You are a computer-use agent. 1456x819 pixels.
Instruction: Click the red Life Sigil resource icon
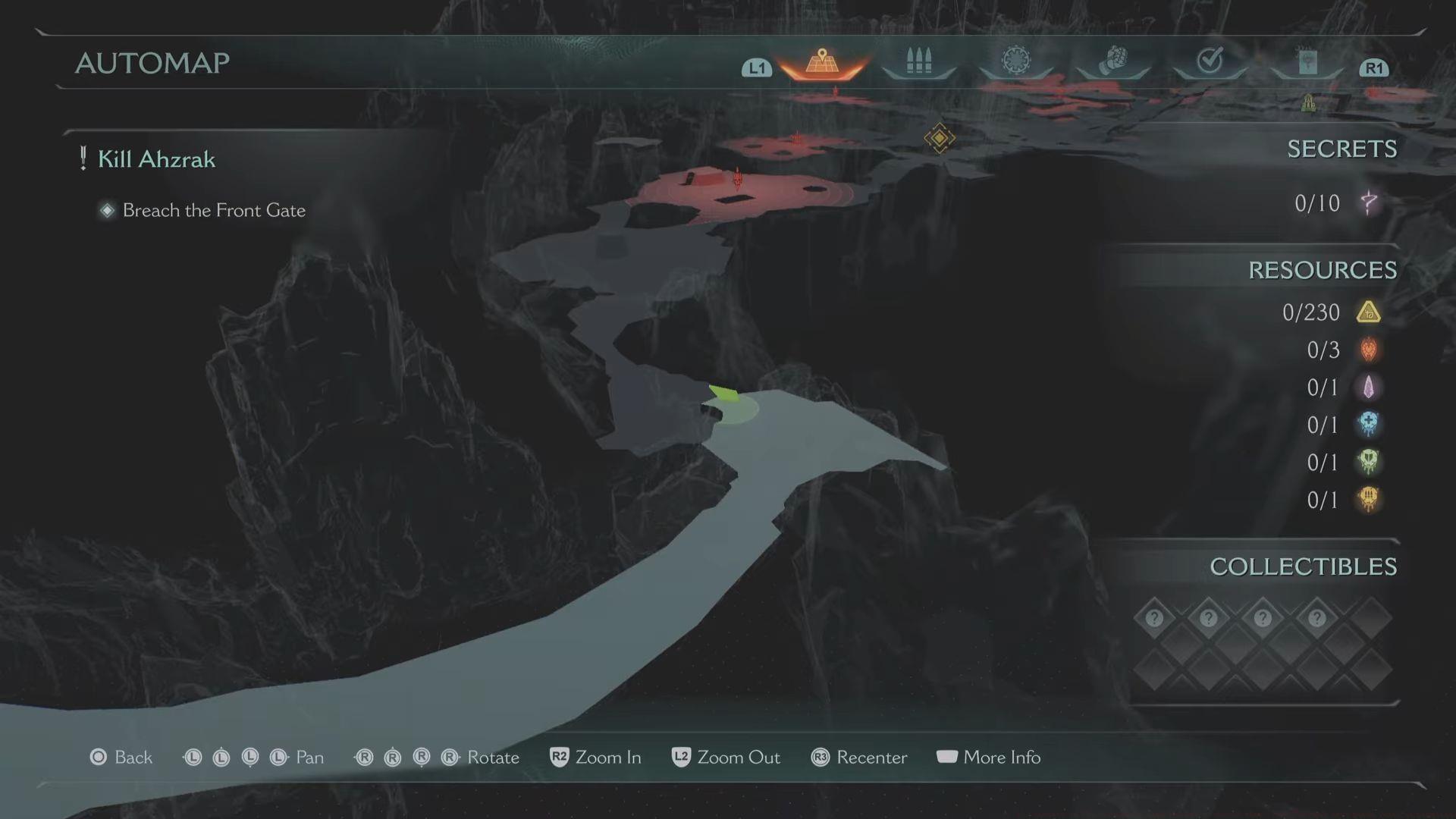[1369, 350]
